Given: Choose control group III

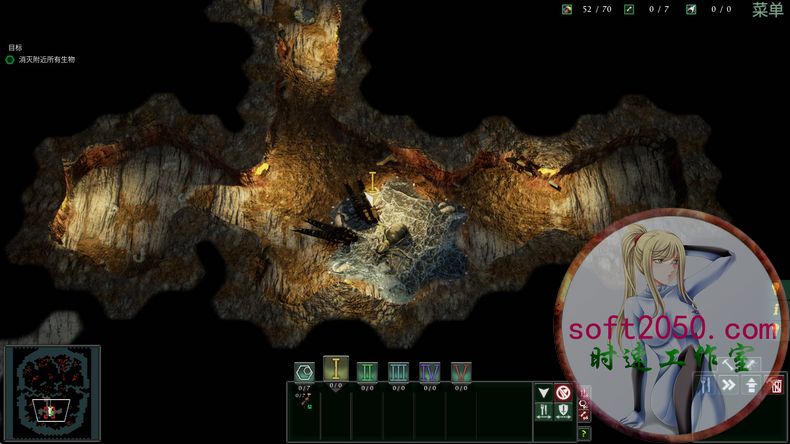Looking at the screenshot, I should 398,372.
